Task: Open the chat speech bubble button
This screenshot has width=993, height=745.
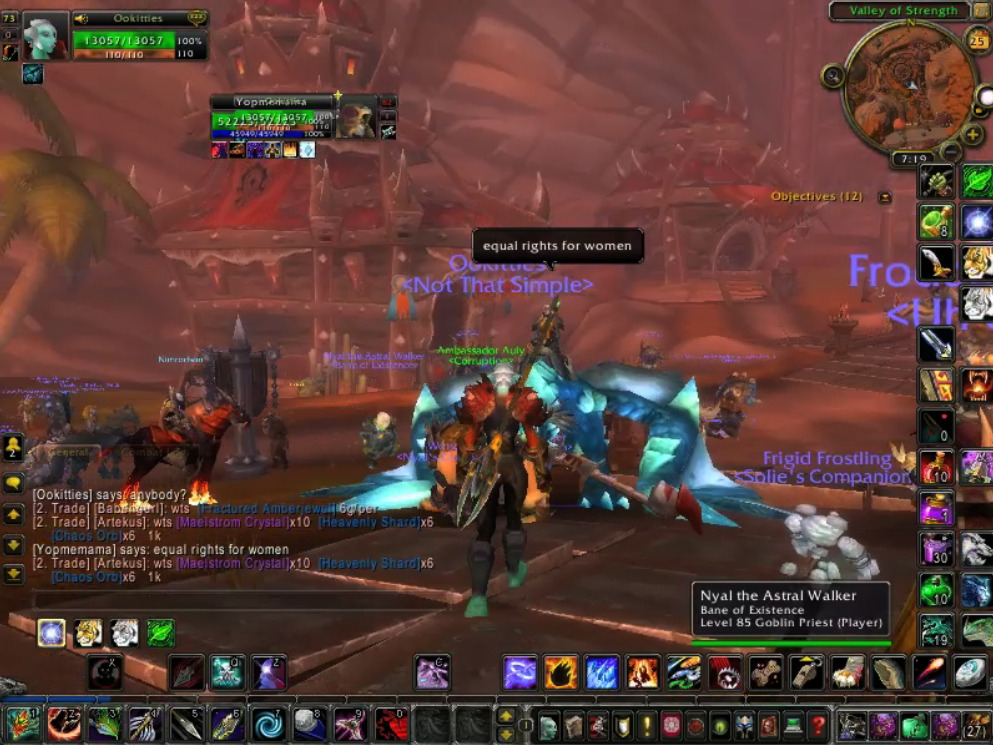Action: coord(13,484)
